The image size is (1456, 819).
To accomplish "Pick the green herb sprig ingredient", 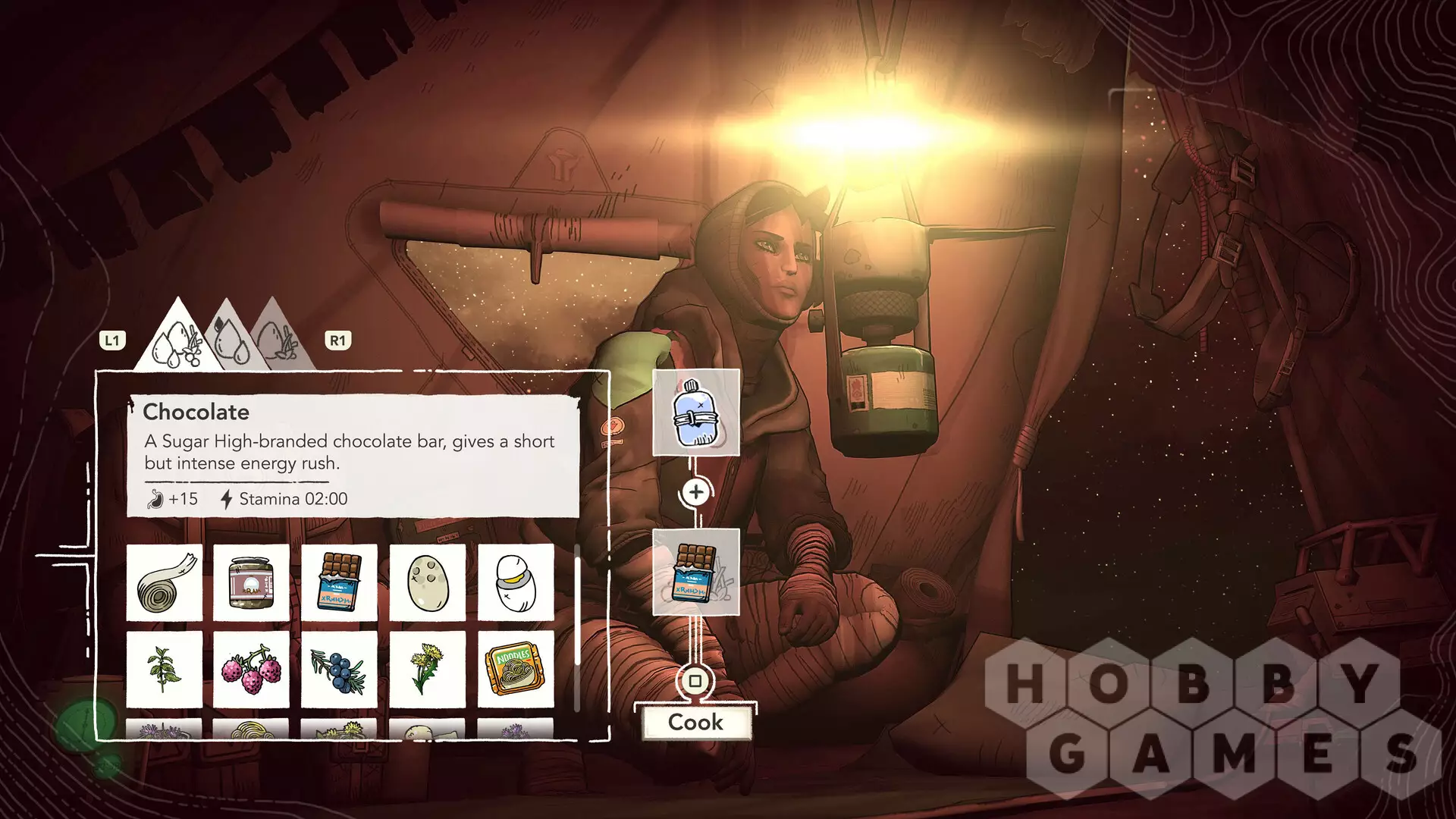I will (165, 670).
